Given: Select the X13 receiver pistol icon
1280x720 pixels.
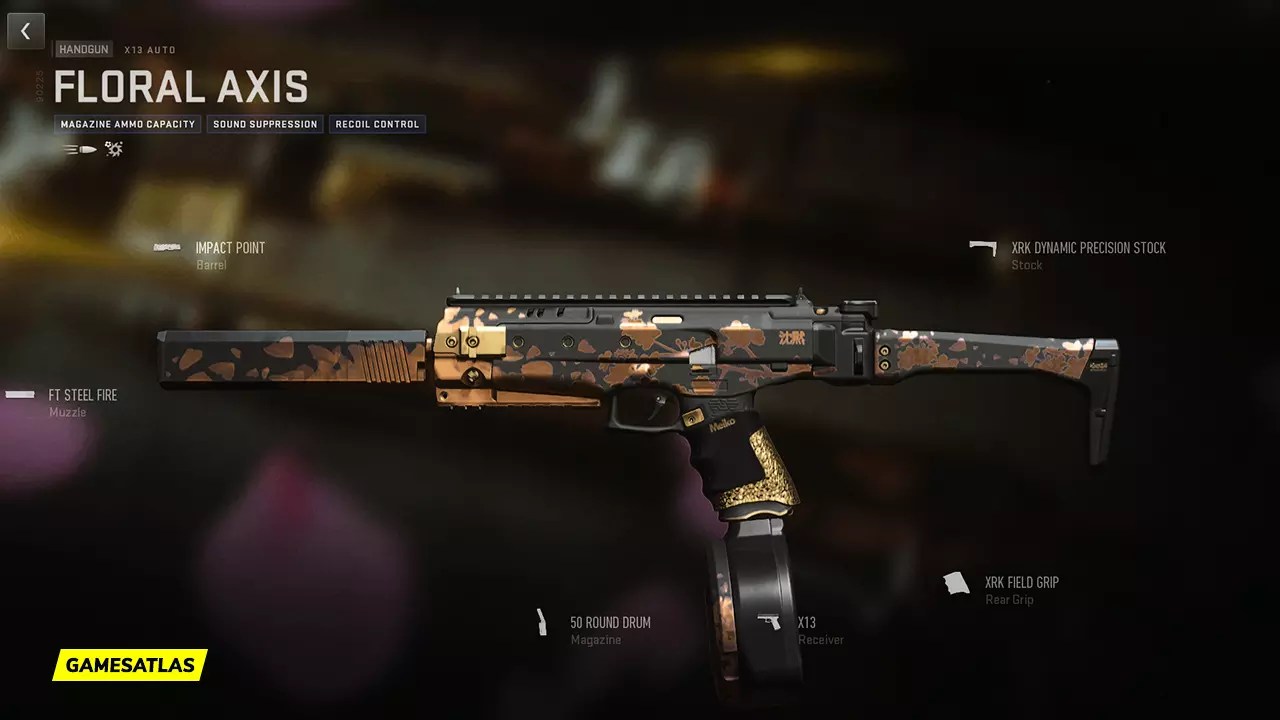Looking at the screenshot, I should 771,623.
